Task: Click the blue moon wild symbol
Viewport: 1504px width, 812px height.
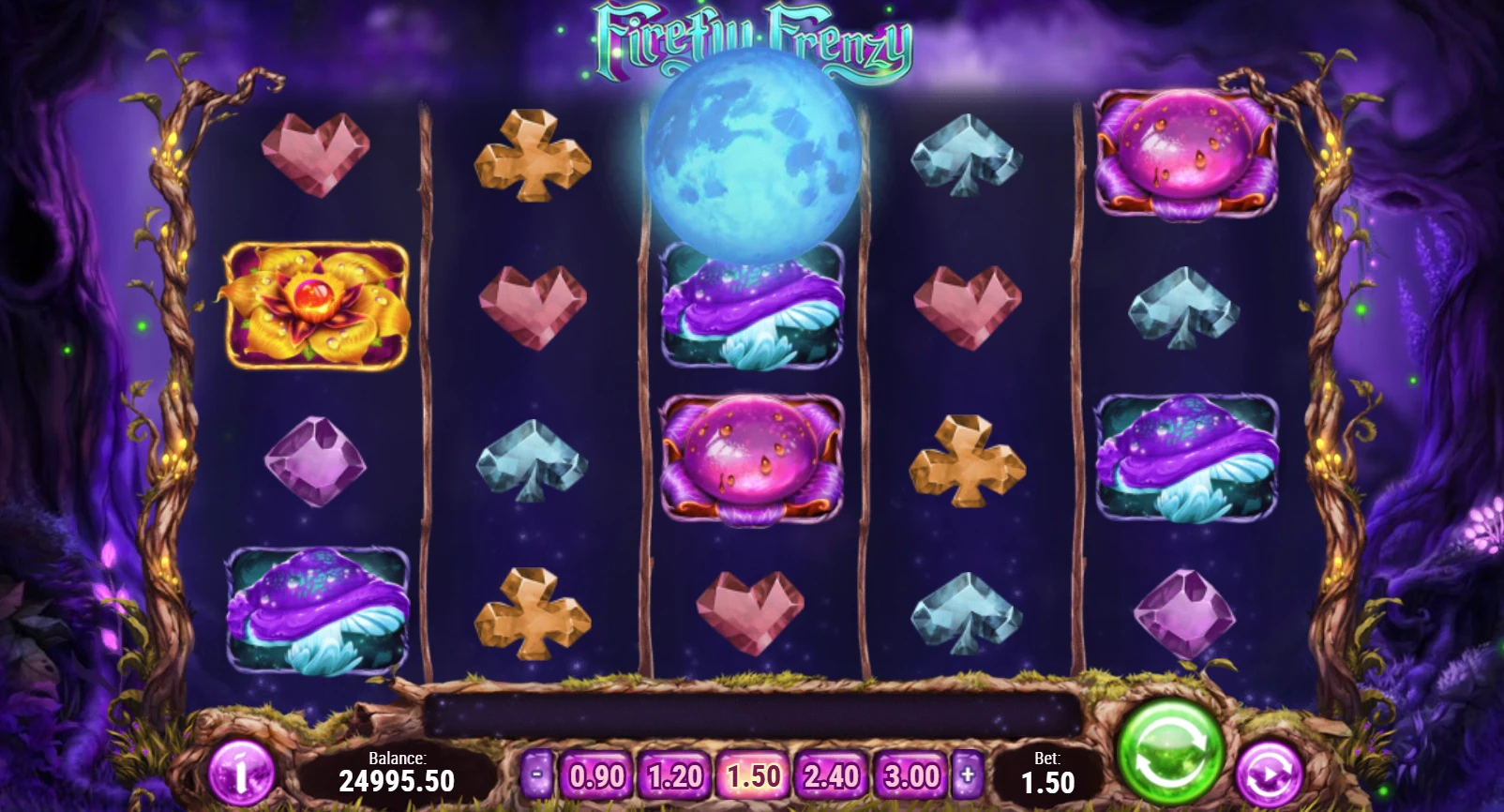Action: click(752, 159)
